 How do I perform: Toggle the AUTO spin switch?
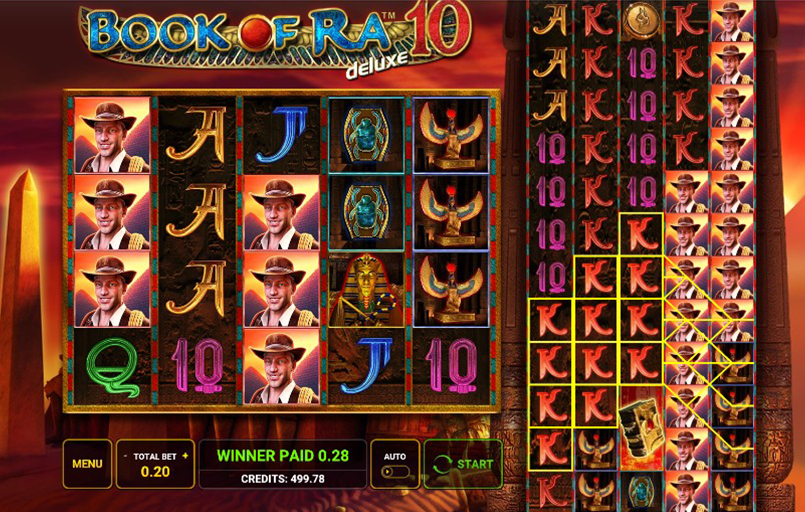[394, 471]
